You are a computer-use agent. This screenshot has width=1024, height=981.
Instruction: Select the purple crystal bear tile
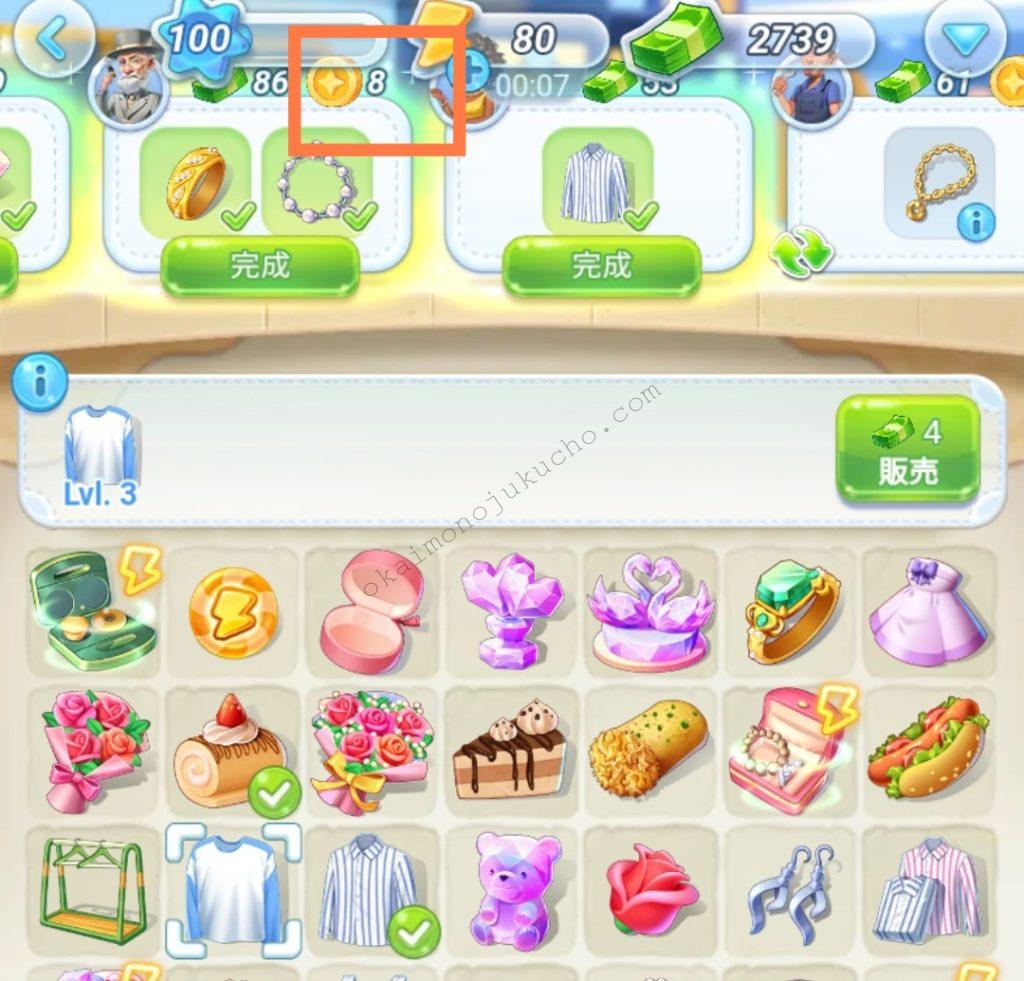coord(512,890)
